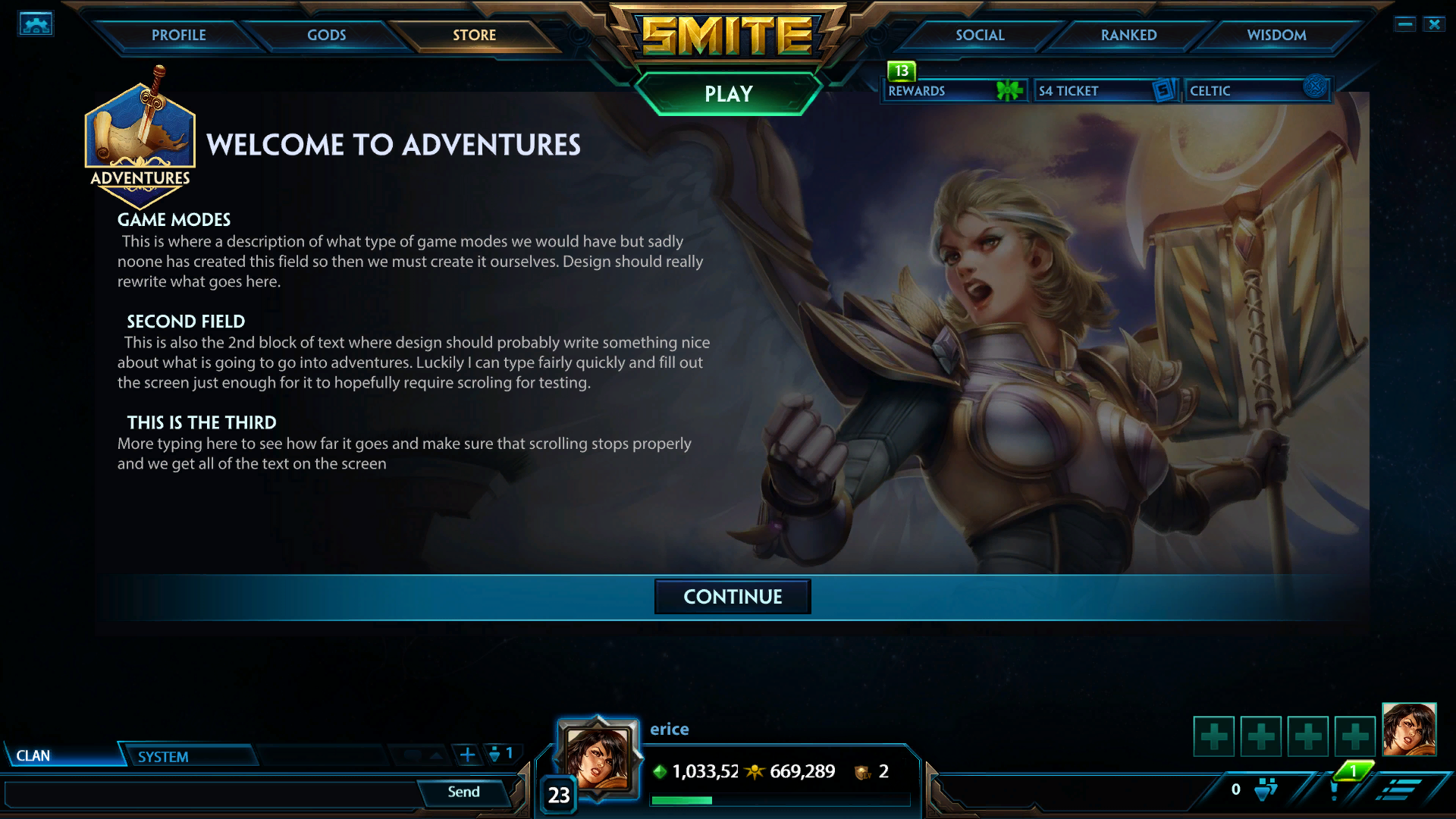Send the chat message
This screenshot has height=819, width=1456.
click(463, 792)
